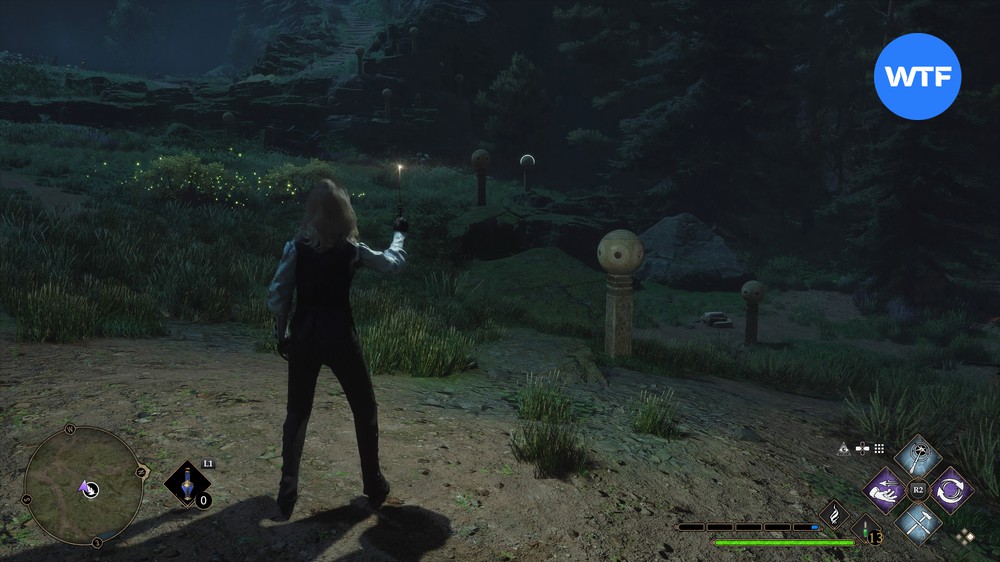Drink the green Wiggenweld healing potion
Screen dimensions: 1000x562
click(x=864, y=529)
